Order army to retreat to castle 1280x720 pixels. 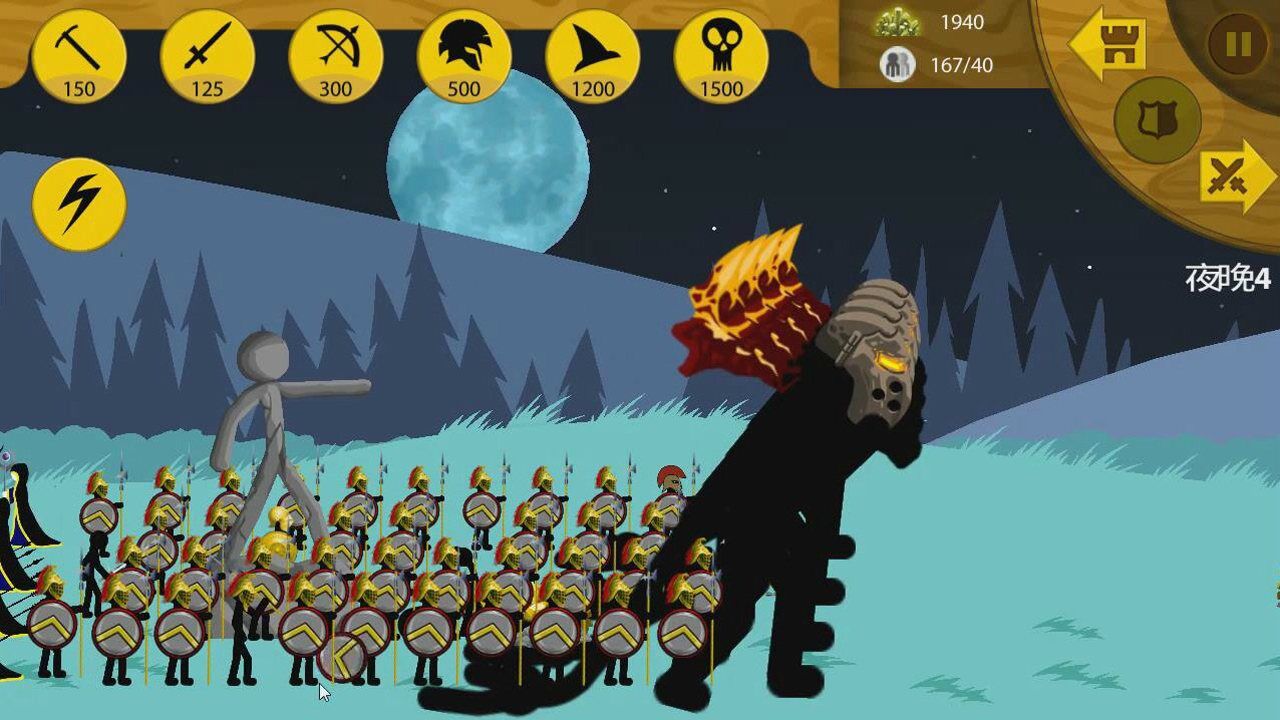[1108, 43]
